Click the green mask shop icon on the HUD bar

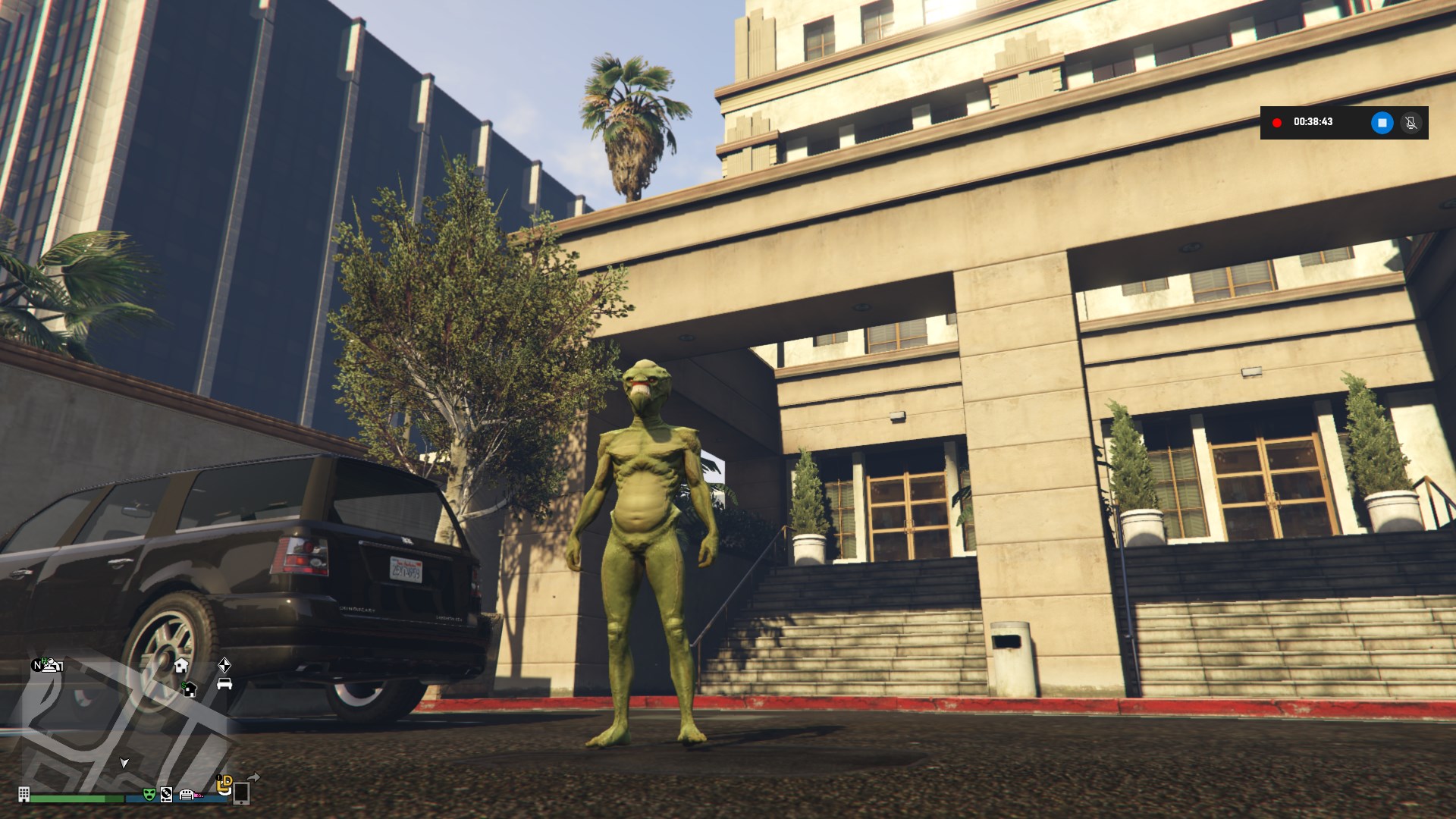click(x=149, y=795)
